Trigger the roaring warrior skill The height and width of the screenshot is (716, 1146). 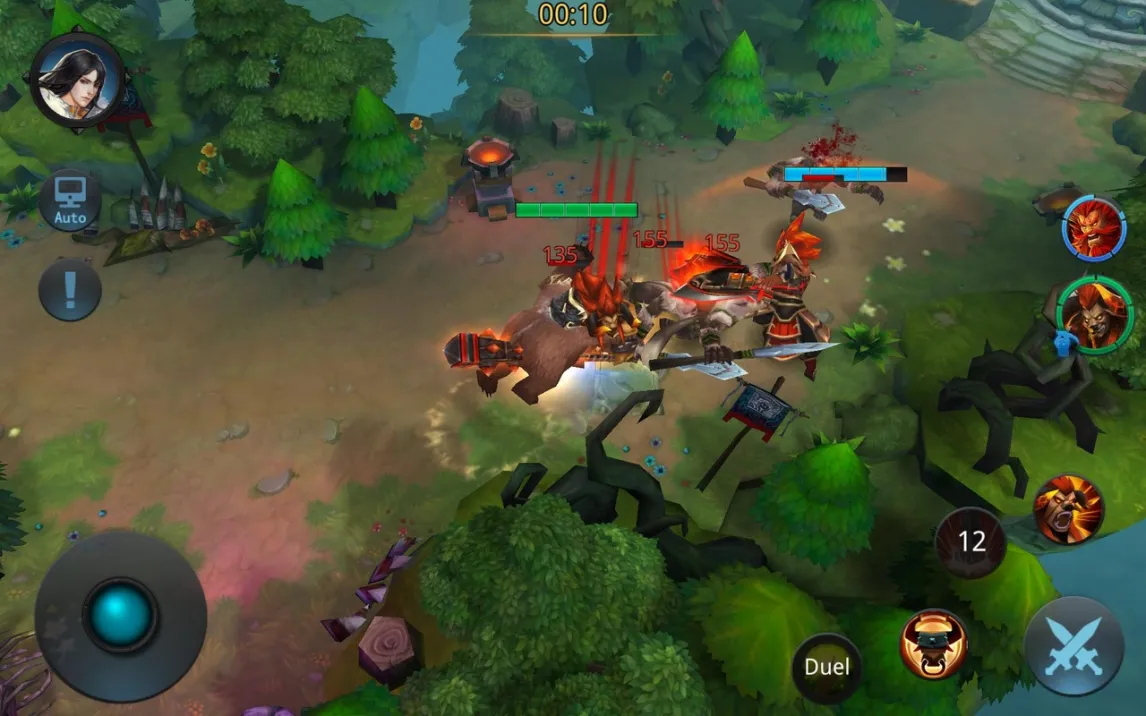(1068, 510)
